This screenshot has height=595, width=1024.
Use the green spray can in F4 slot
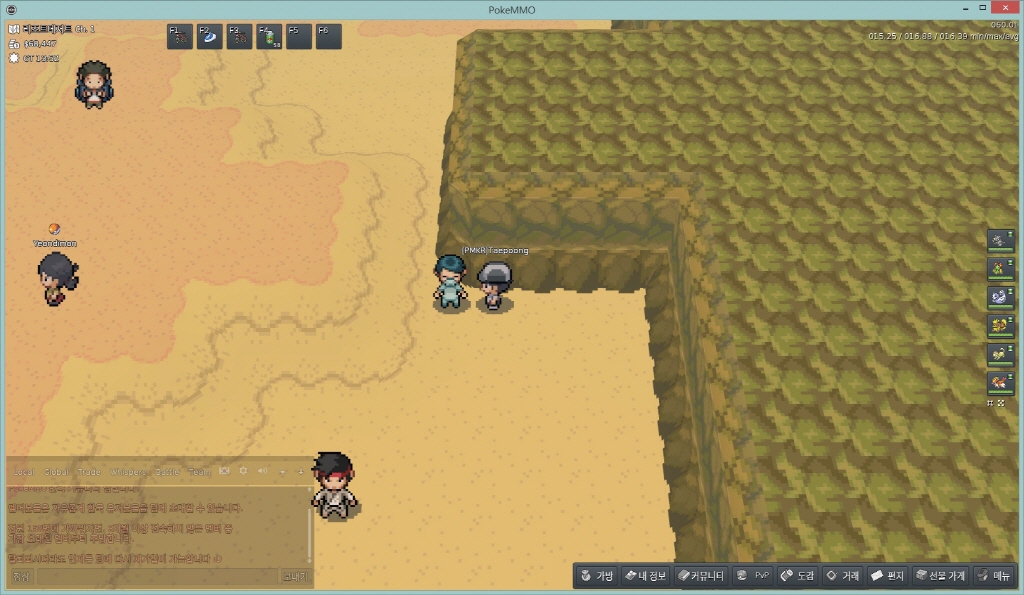coord(269,37)
